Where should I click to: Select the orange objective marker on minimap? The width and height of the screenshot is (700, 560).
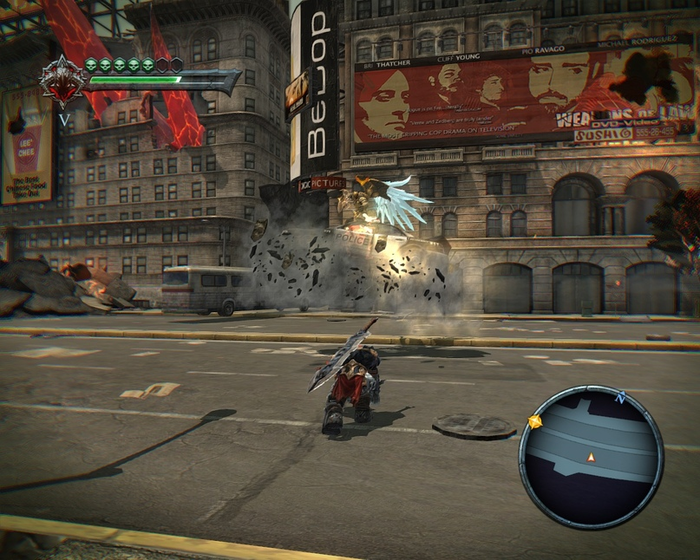[535, 422]
